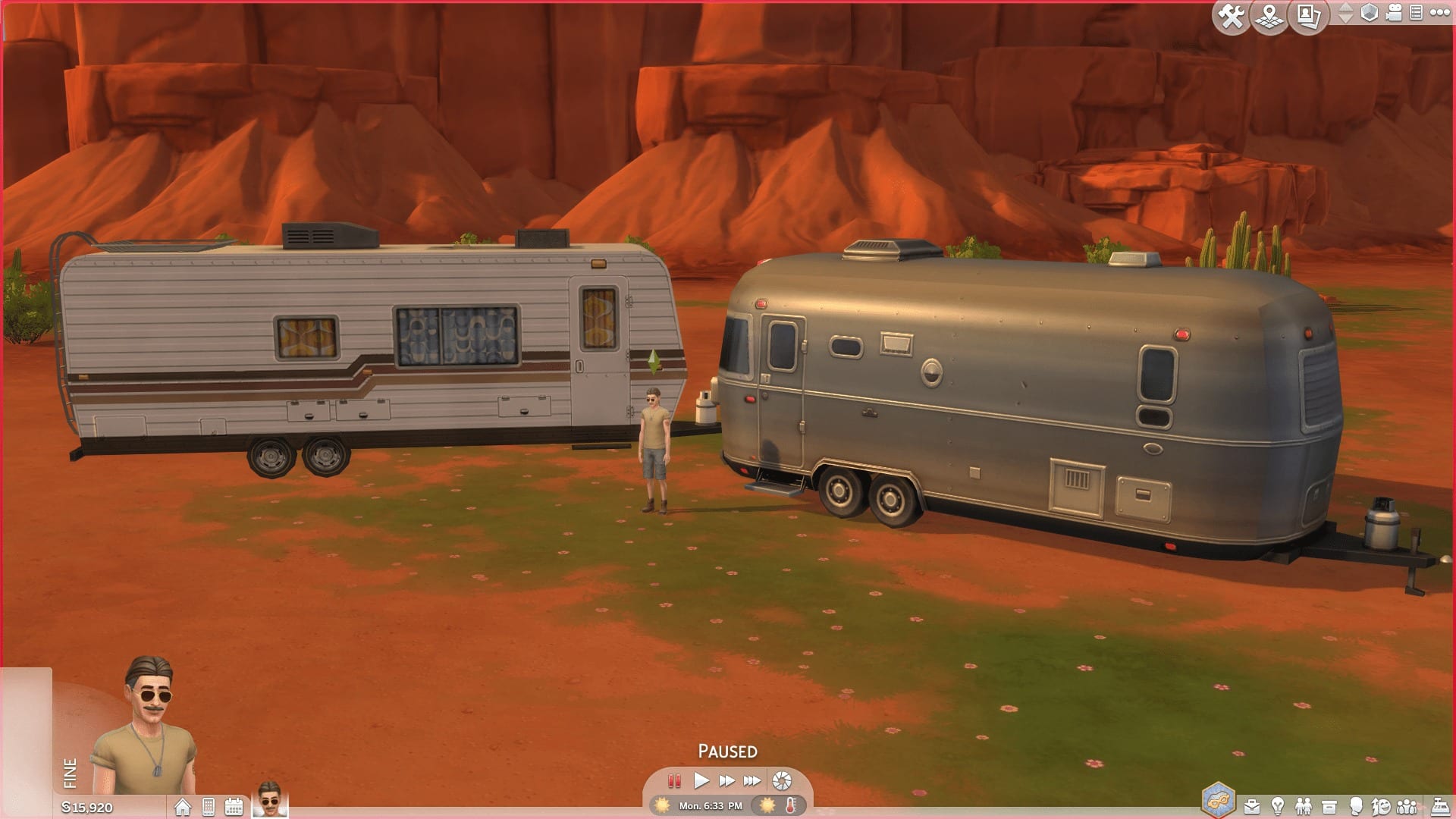Resume the game with the play button

[x=701, y=780]
